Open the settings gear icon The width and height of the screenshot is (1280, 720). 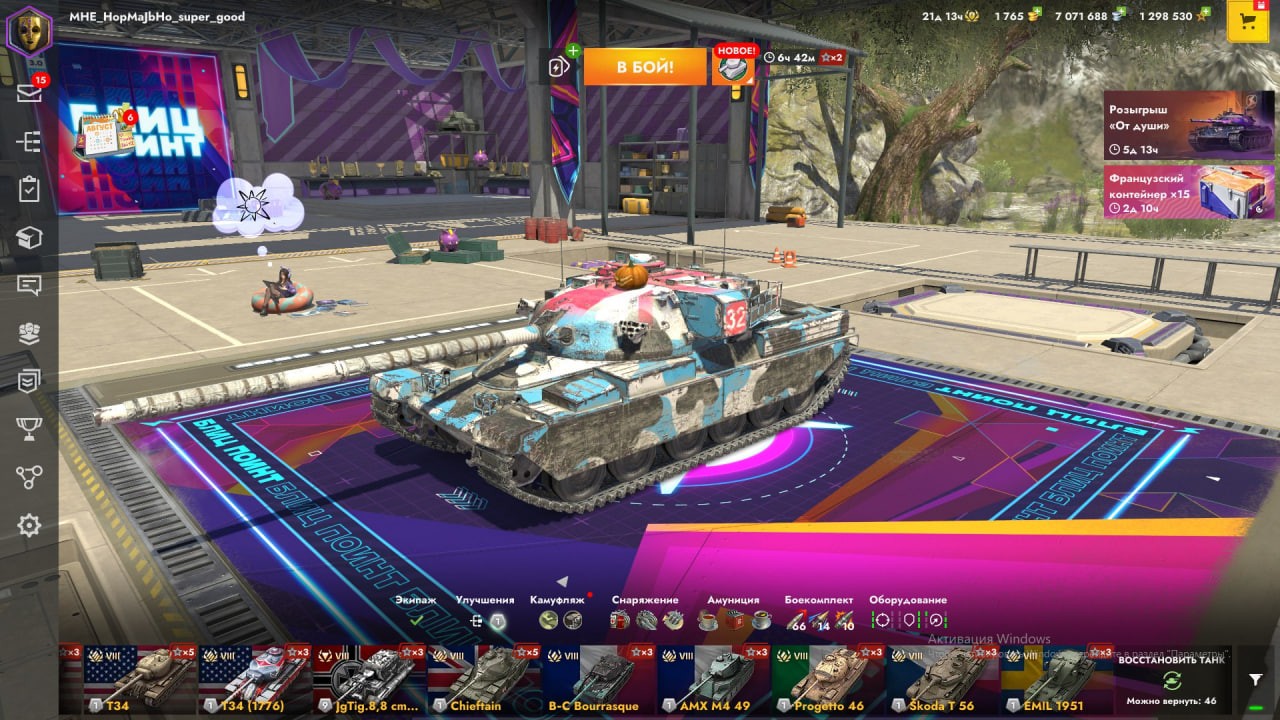click(x=29, y=525)
